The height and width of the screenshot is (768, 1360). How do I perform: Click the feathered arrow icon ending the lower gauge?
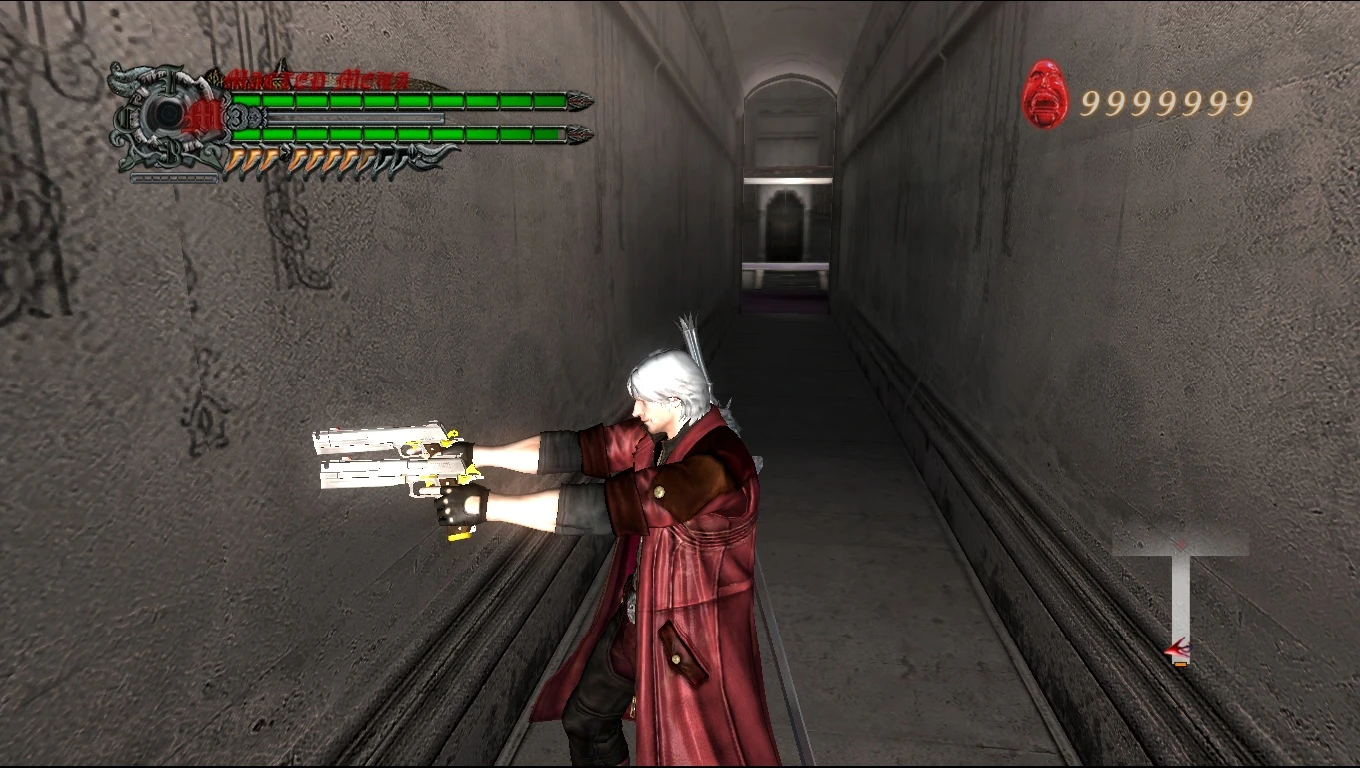[429, 155]
